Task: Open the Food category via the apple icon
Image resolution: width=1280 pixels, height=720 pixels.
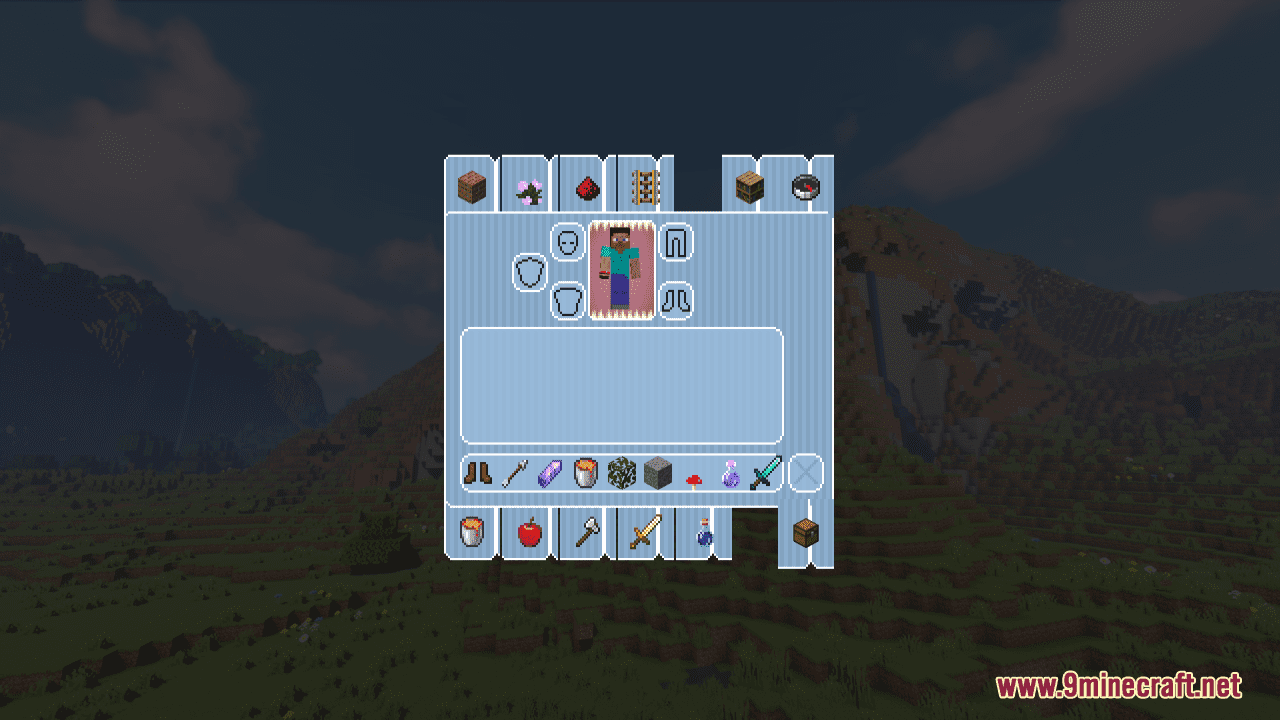Action: [x=527, y=533]
